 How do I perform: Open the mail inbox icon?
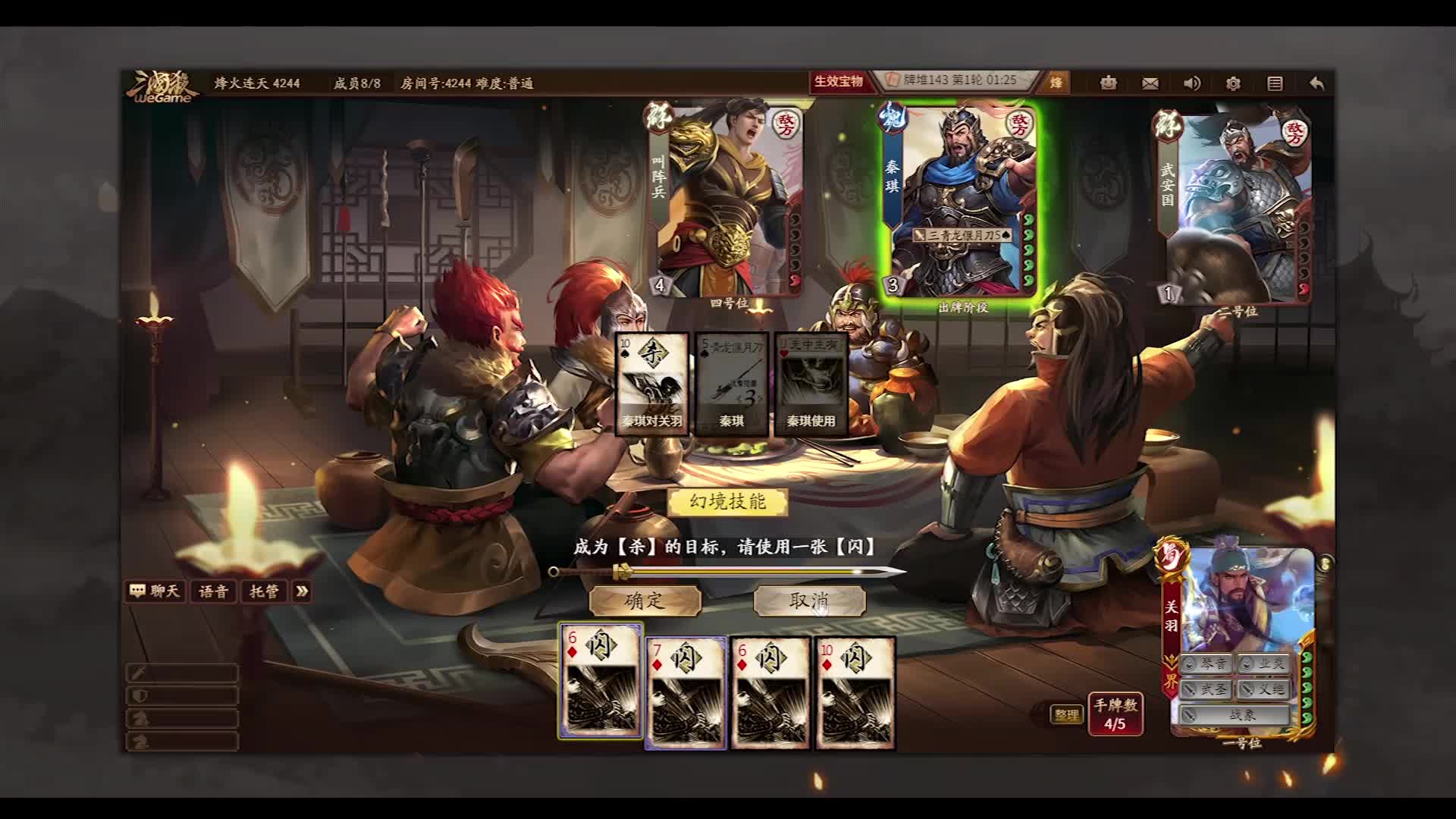(x=1149, y=83)
